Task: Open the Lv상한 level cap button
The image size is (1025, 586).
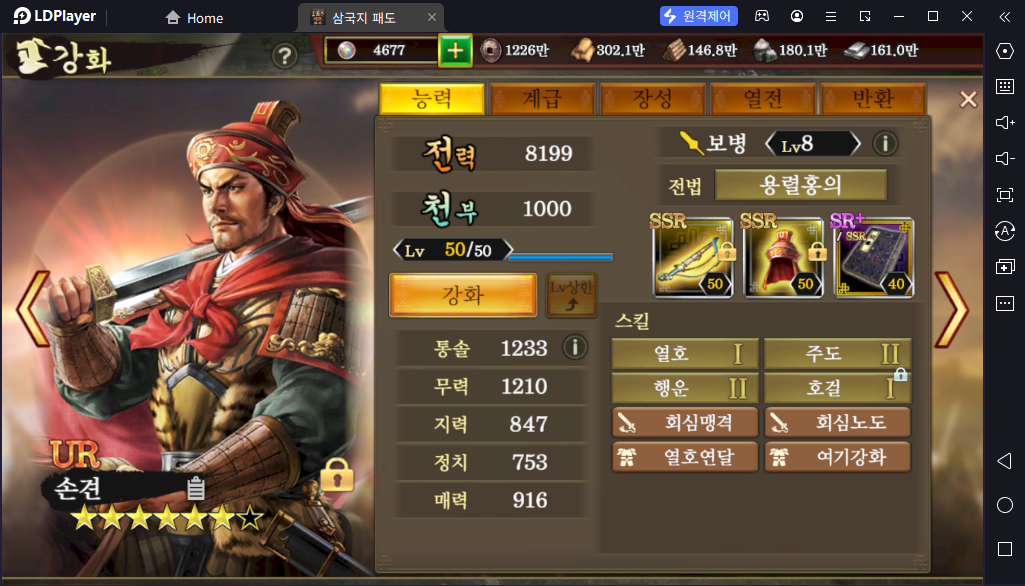Action: click(571, 297)
